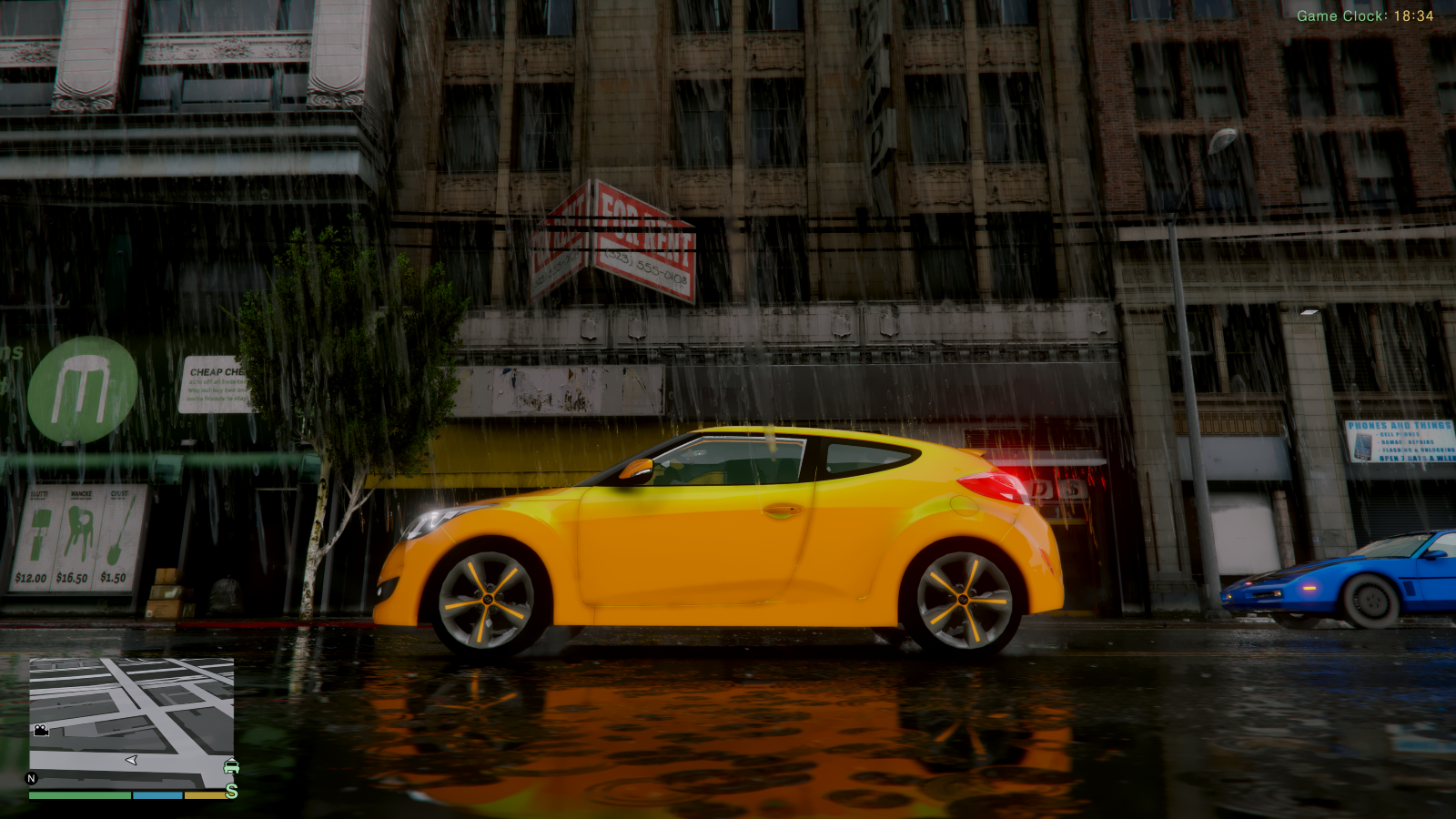
Task: Select the white player arrow on the minimap
Action: pyautogui.click(x=132, y=759)
